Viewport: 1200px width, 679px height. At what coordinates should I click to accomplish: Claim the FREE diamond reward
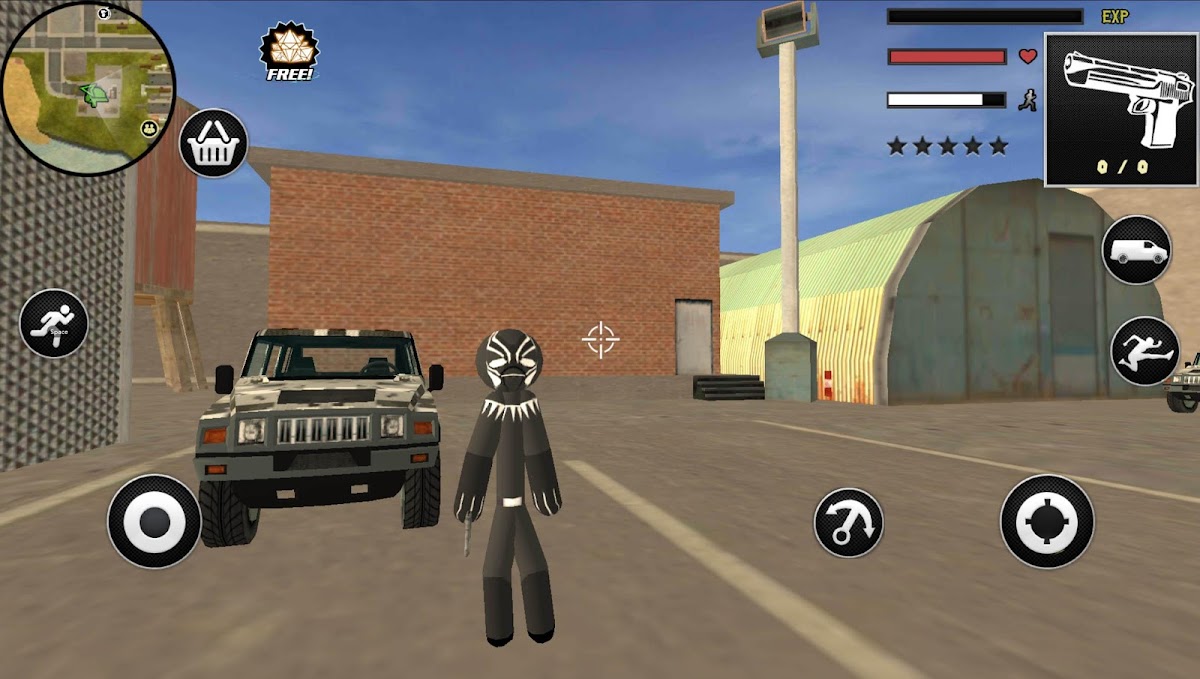click(289, 52)
